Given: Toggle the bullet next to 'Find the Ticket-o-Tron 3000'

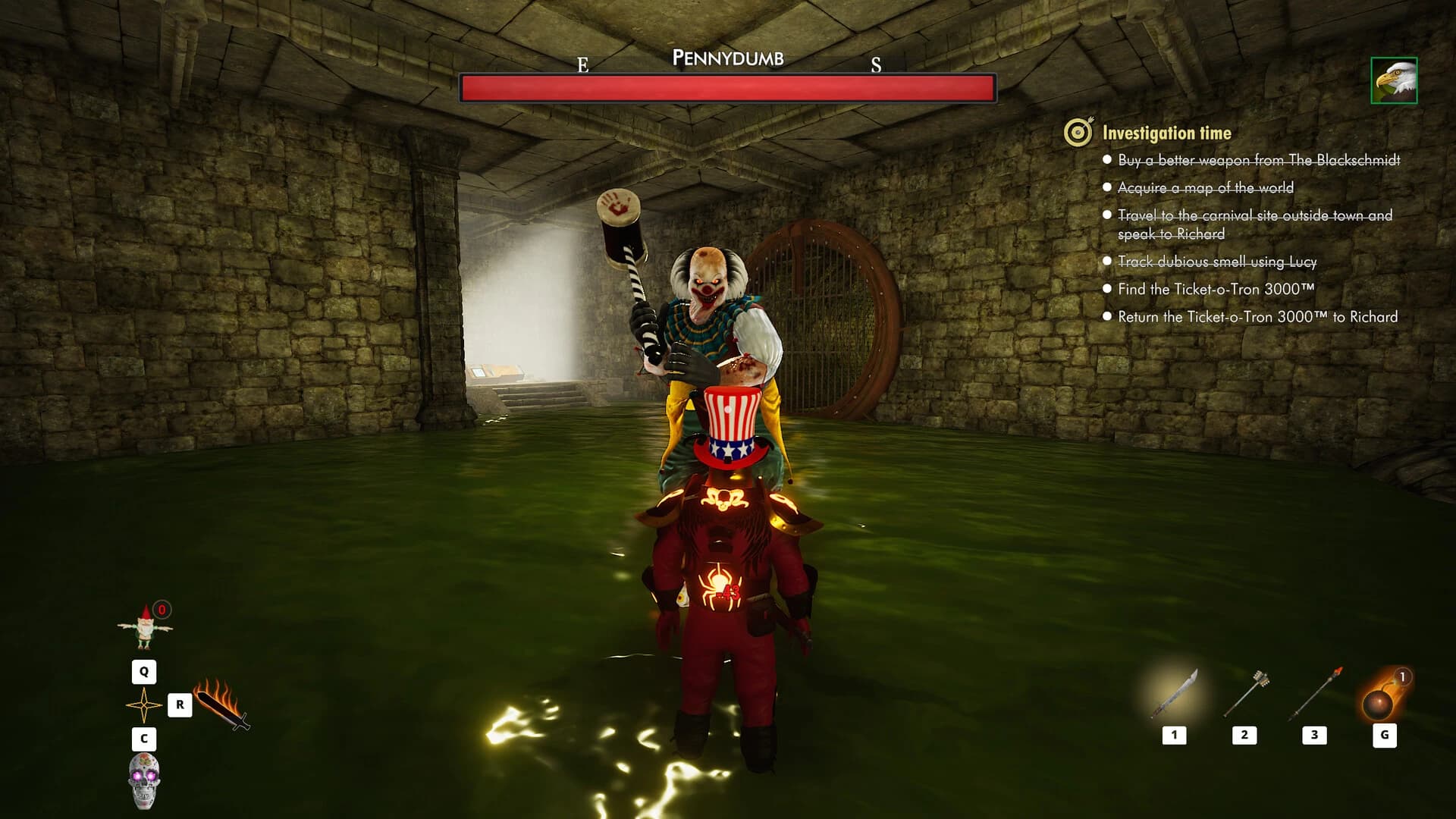Looking at the screenshot, I should (x=1109, y=289).
